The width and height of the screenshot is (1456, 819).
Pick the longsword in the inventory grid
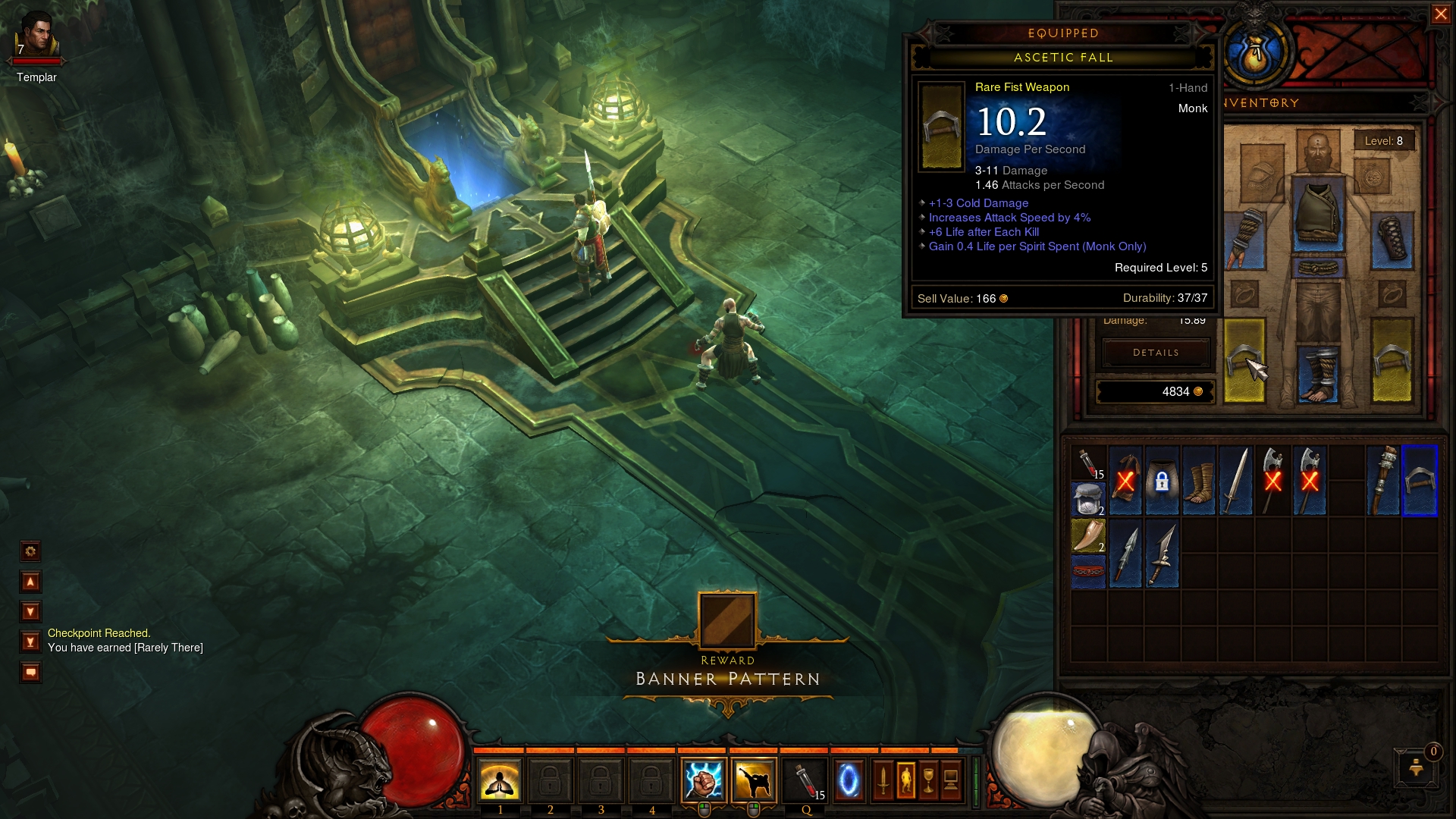pos(1235,482)
